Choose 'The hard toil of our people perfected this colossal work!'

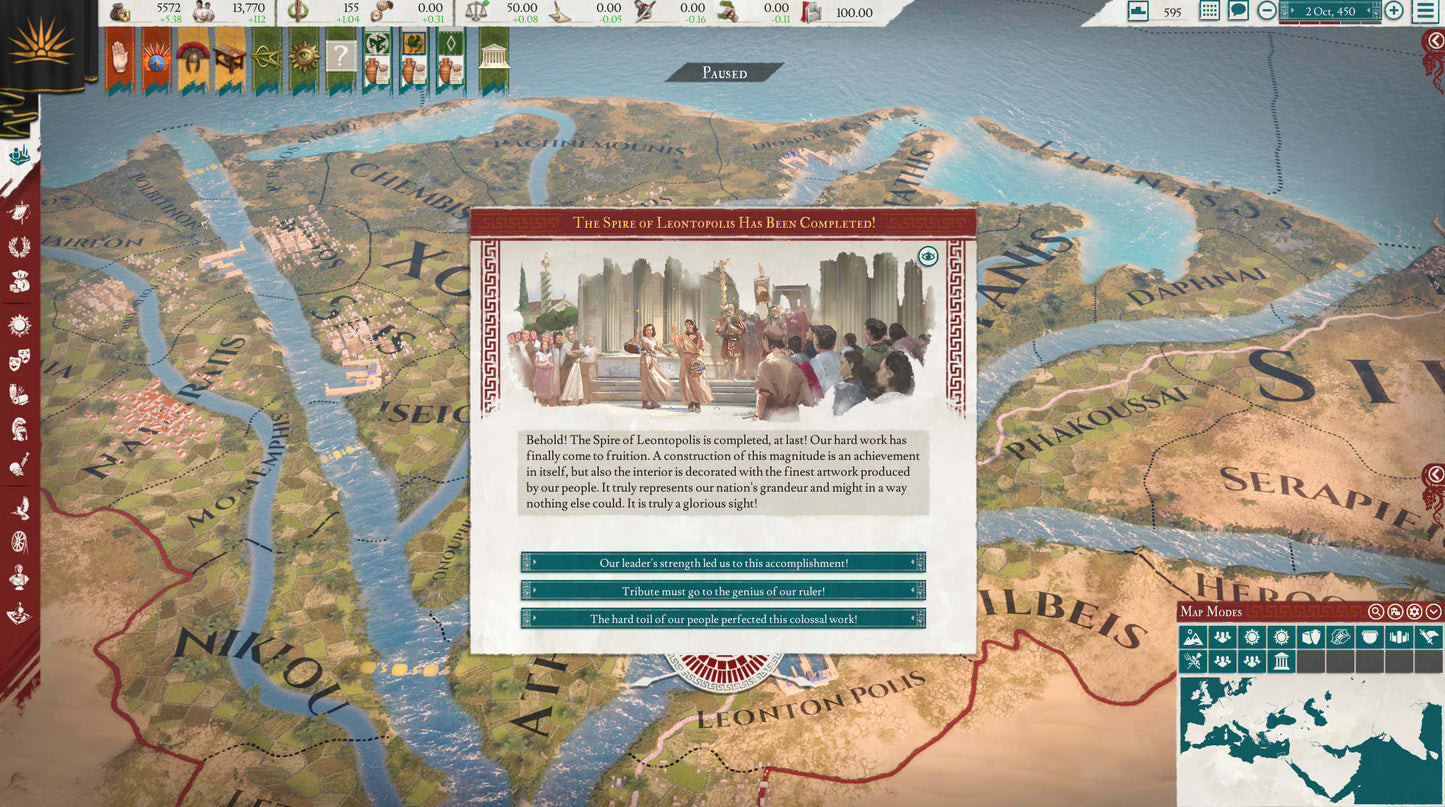722,619
